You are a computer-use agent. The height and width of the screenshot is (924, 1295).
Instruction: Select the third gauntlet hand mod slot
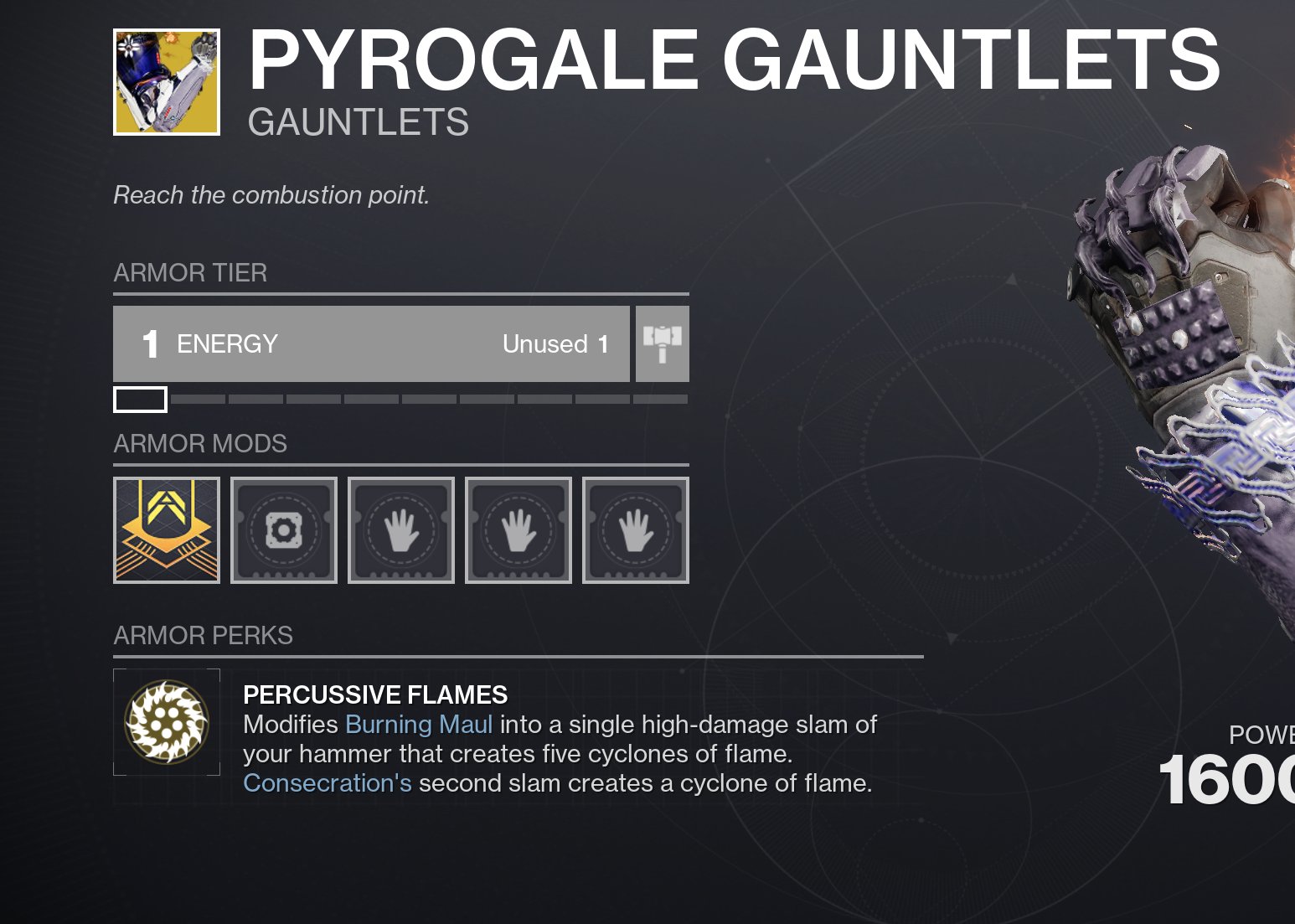(635, 529)
